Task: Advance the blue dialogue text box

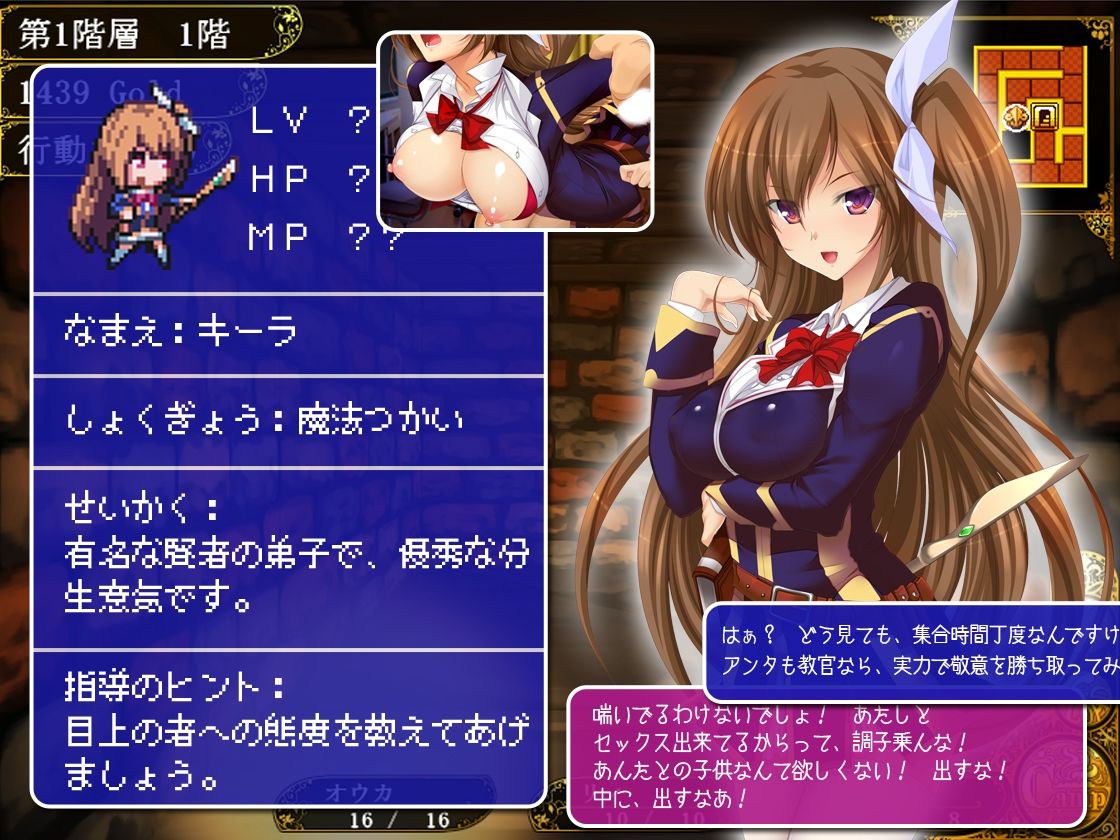Action: (x=910, y=650)
